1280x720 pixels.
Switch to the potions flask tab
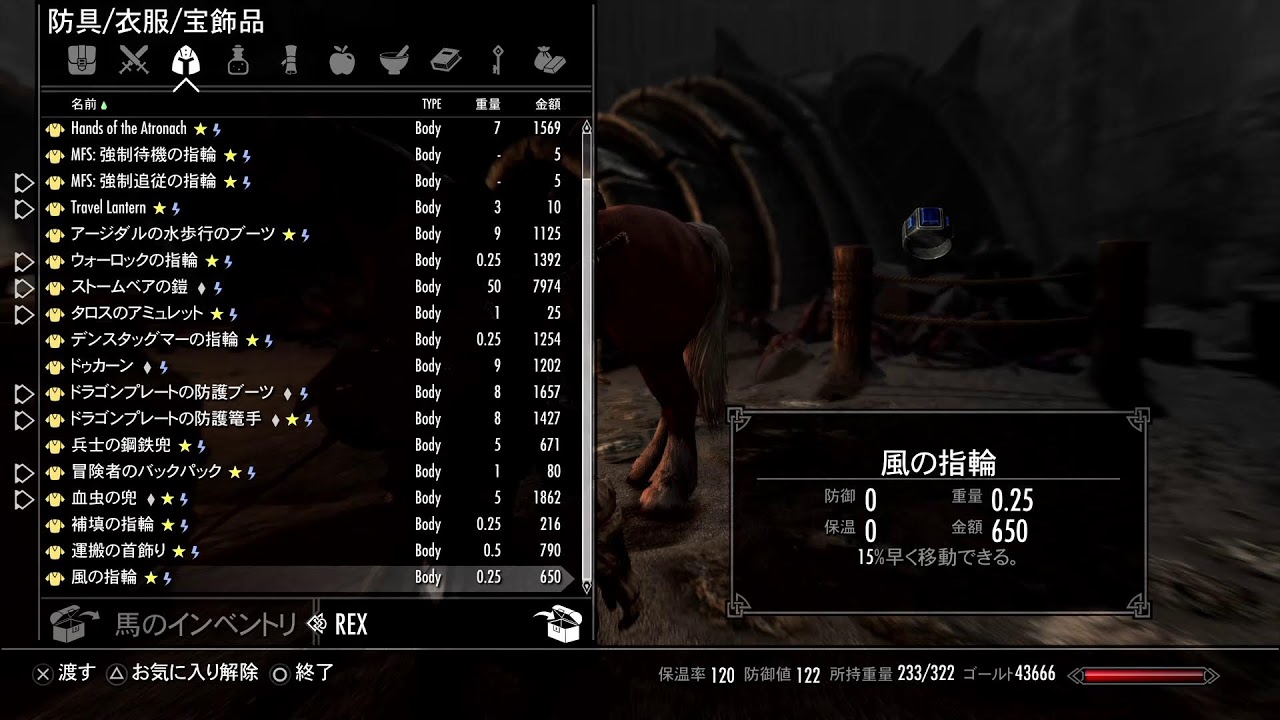tap(238, 61)
